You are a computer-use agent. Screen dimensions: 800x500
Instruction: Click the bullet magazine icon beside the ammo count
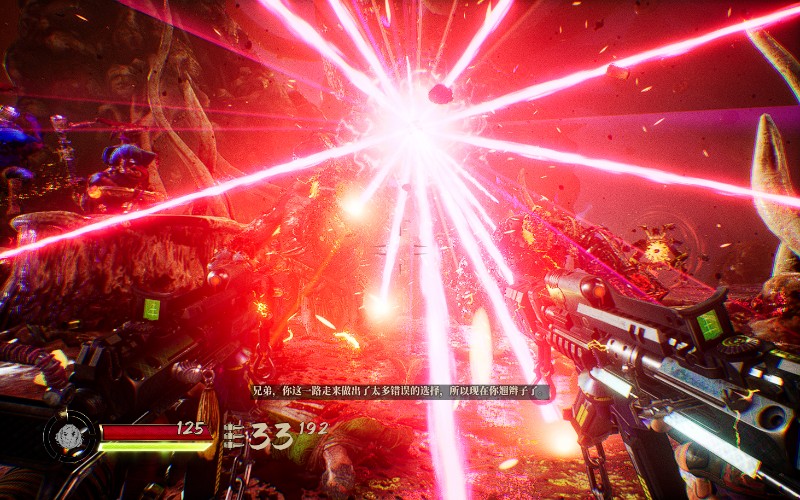click(236, 436)
